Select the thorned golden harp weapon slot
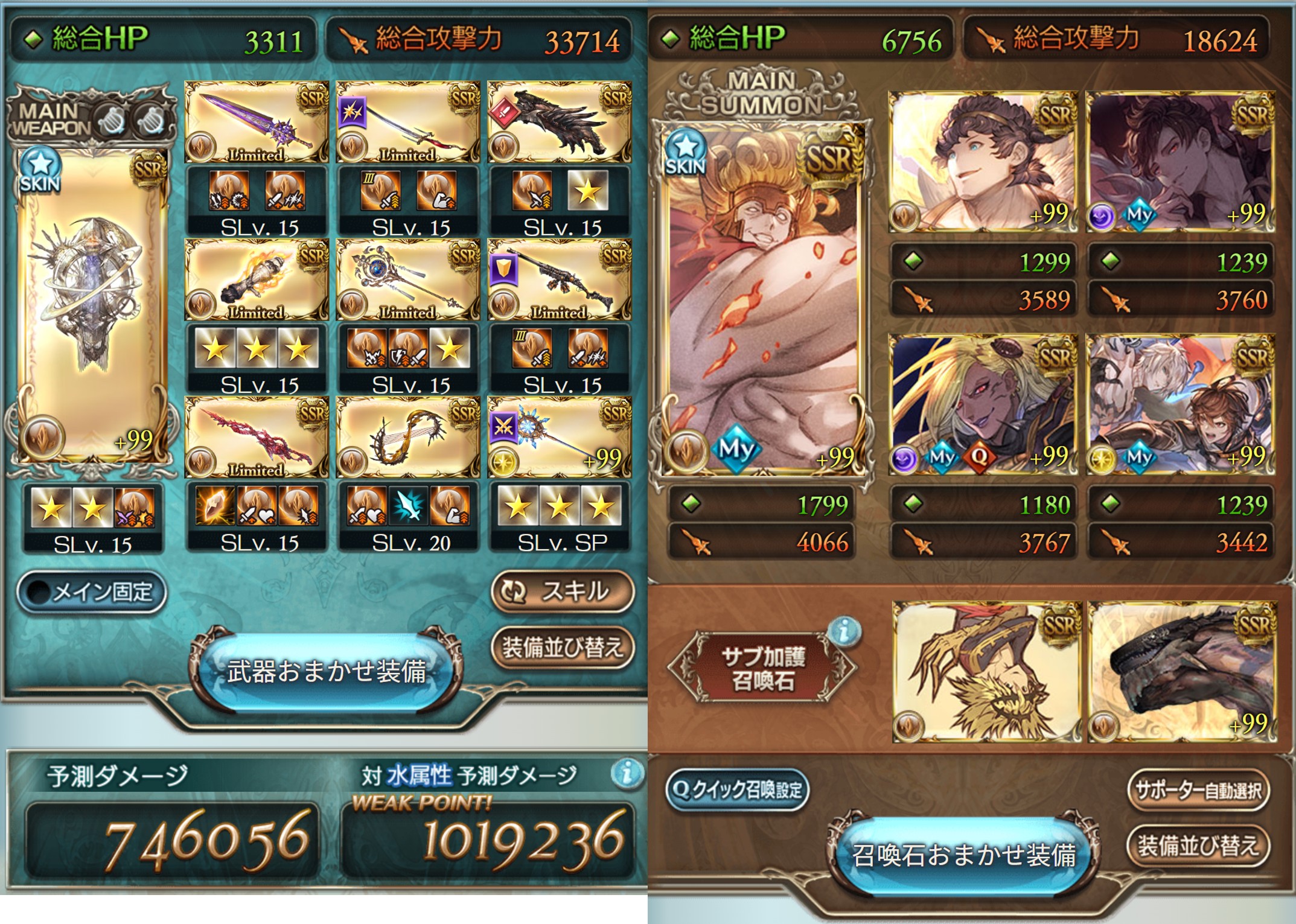The image size is (1296, 924). point(408,438)
